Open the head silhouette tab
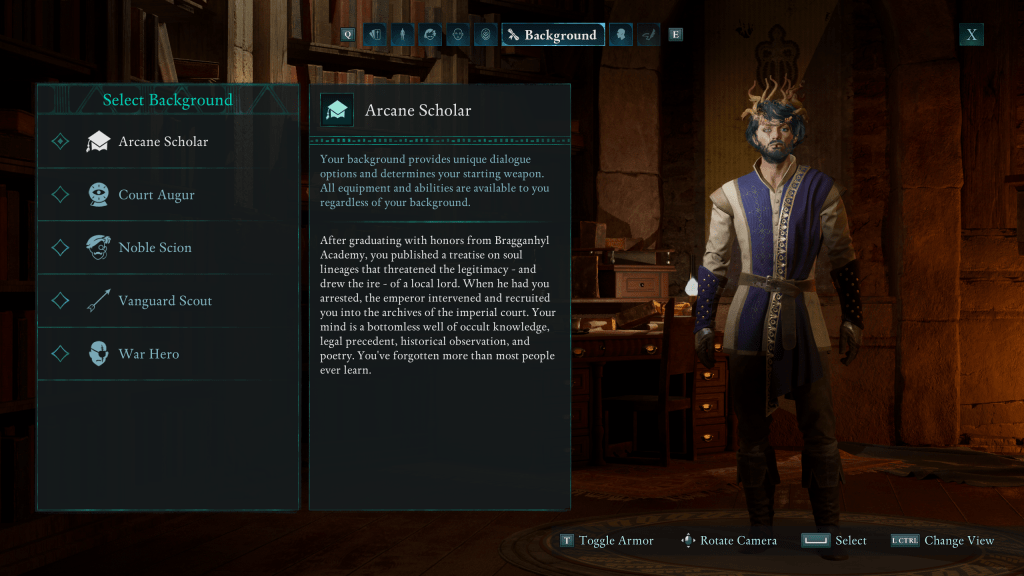Screen dimensions: 1024x576 [x=621, y=35]
